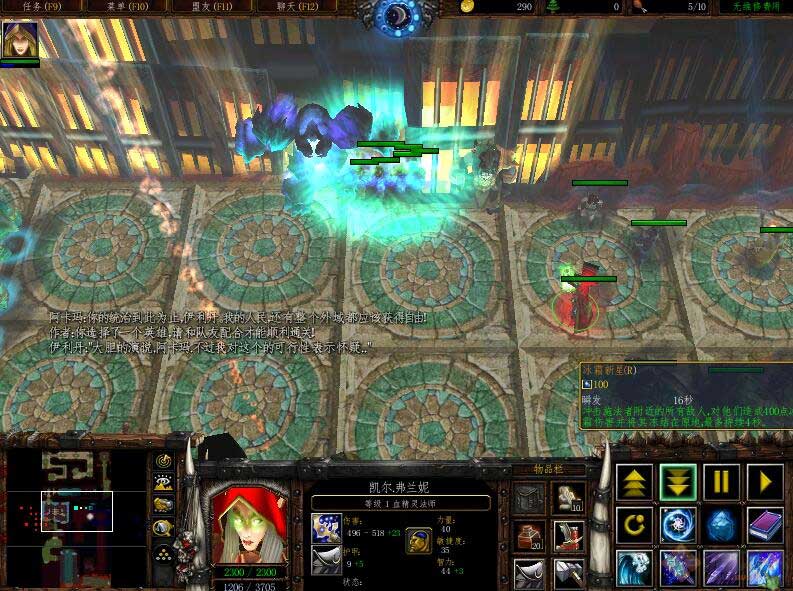This screenshot has width=793, height=591.
Task: Cast the Frost Nova swirling orb ability
Action: pyautogui.click(x=678, y=525)
